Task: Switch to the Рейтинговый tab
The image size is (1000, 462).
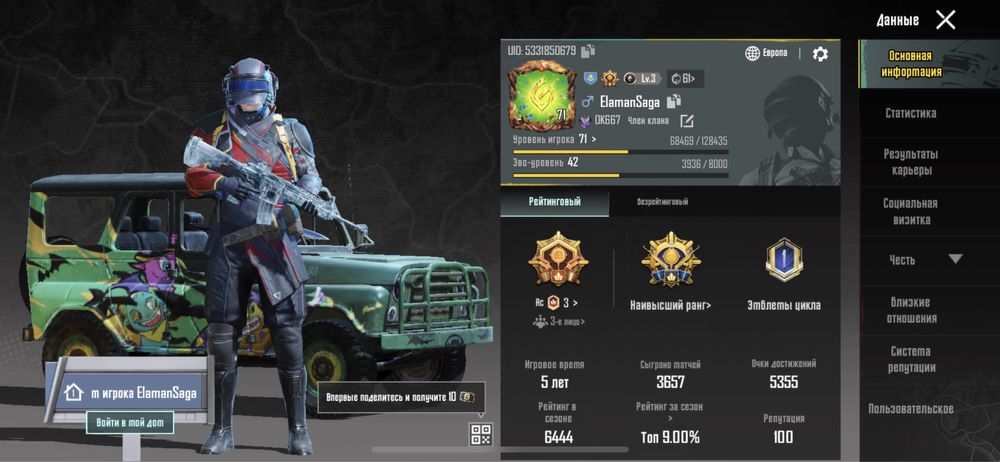Action: click(x=554, y=202)
